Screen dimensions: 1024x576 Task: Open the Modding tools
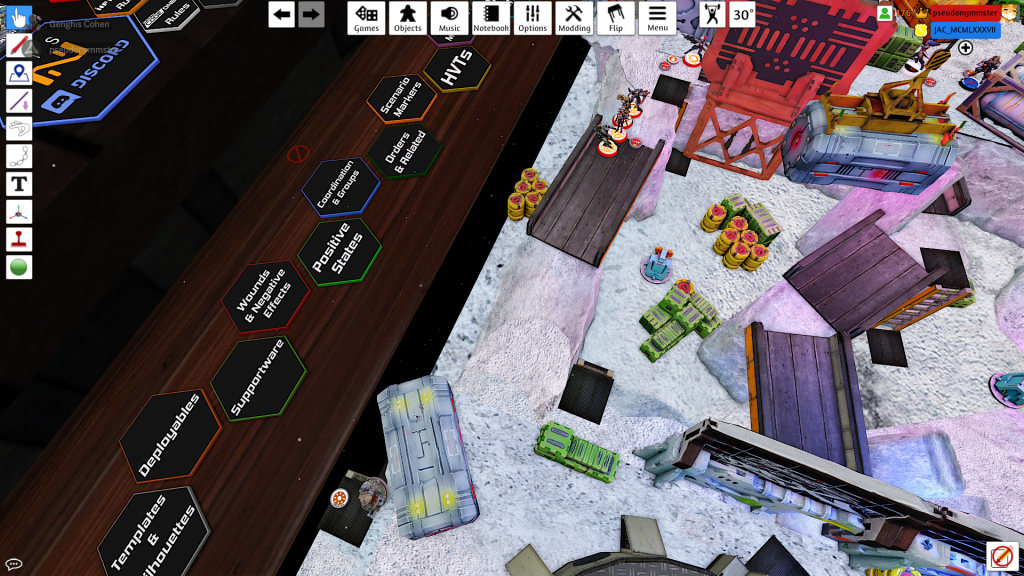[x=574, y=17]
